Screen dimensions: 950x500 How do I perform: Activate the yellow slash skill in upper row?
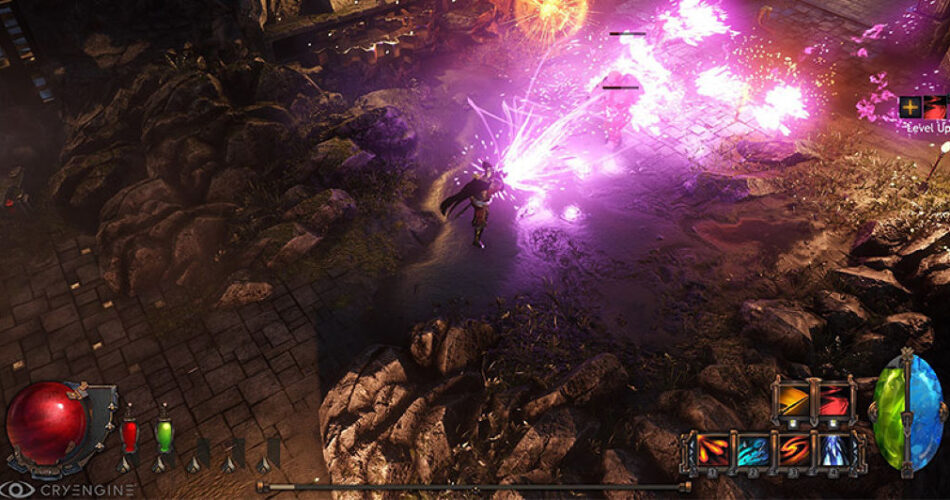793,401
